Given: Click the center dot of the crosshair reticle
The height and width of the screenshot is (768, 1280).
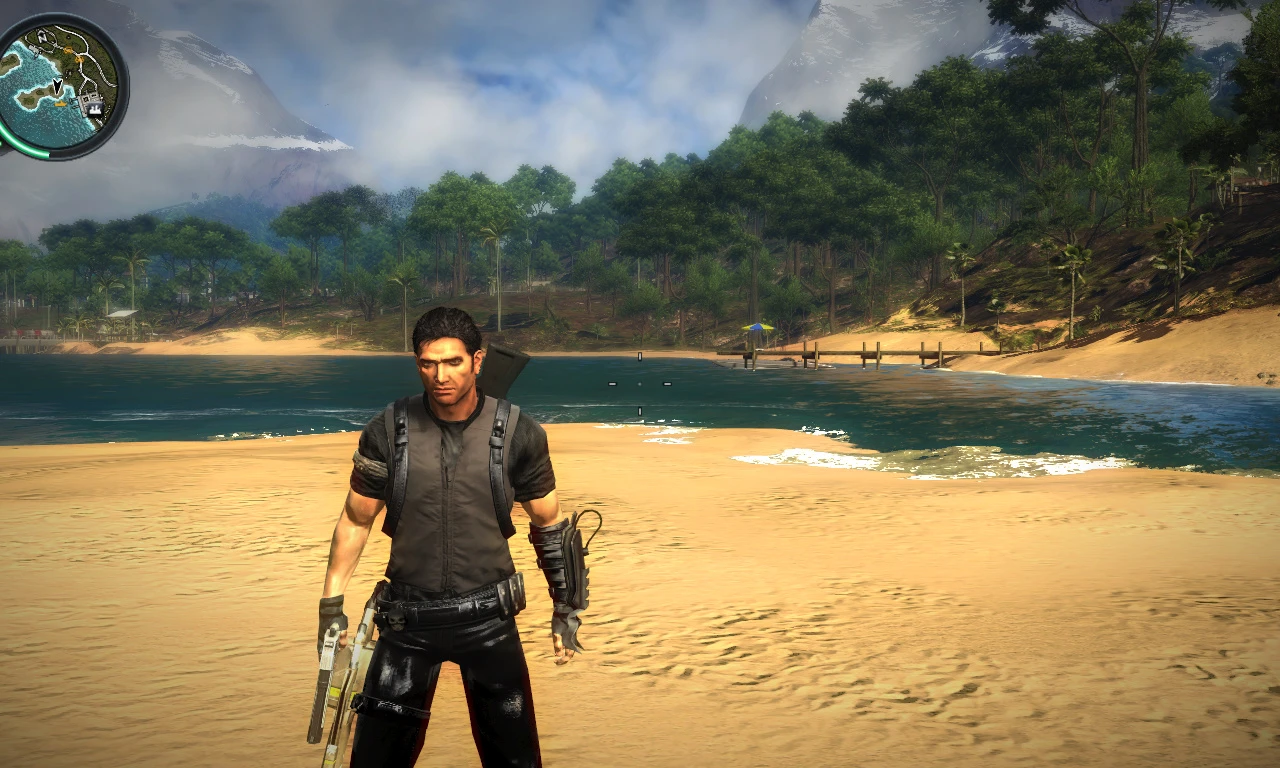Looking at the screenshot, I should click(640, 384).
